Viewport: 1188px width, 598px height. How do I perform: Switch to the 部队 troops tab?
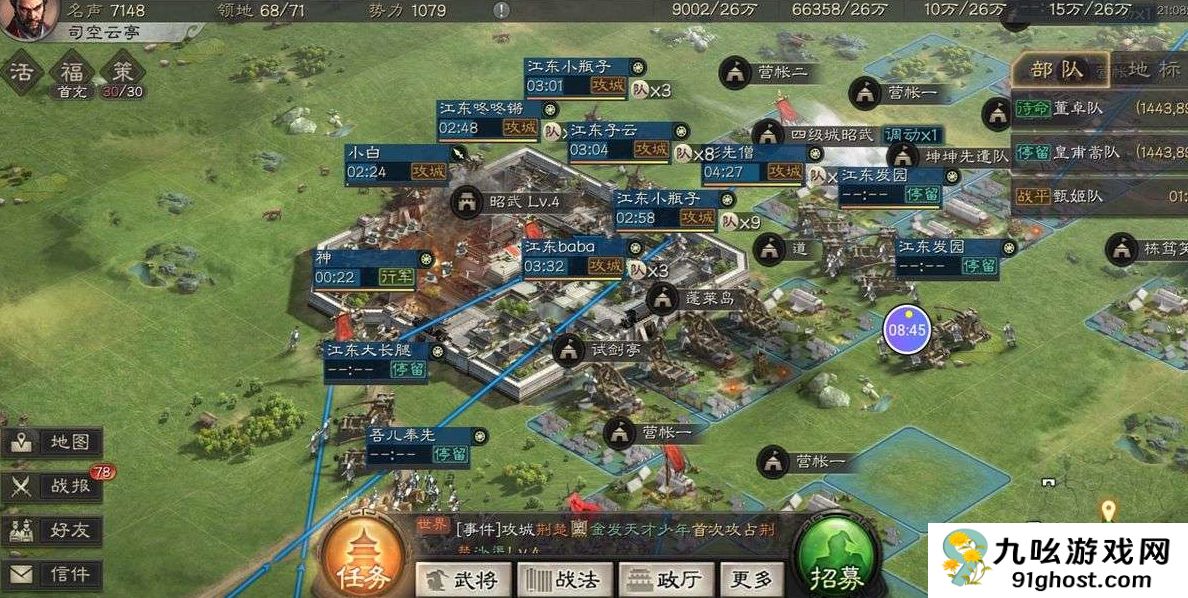(x=1058, y=69)
